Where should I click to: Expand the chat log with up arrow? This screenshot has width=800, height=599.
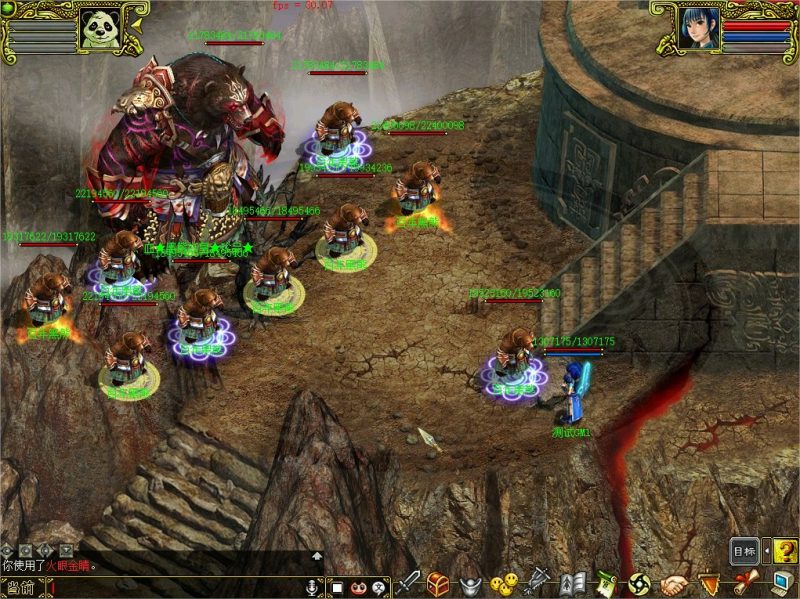317,555
